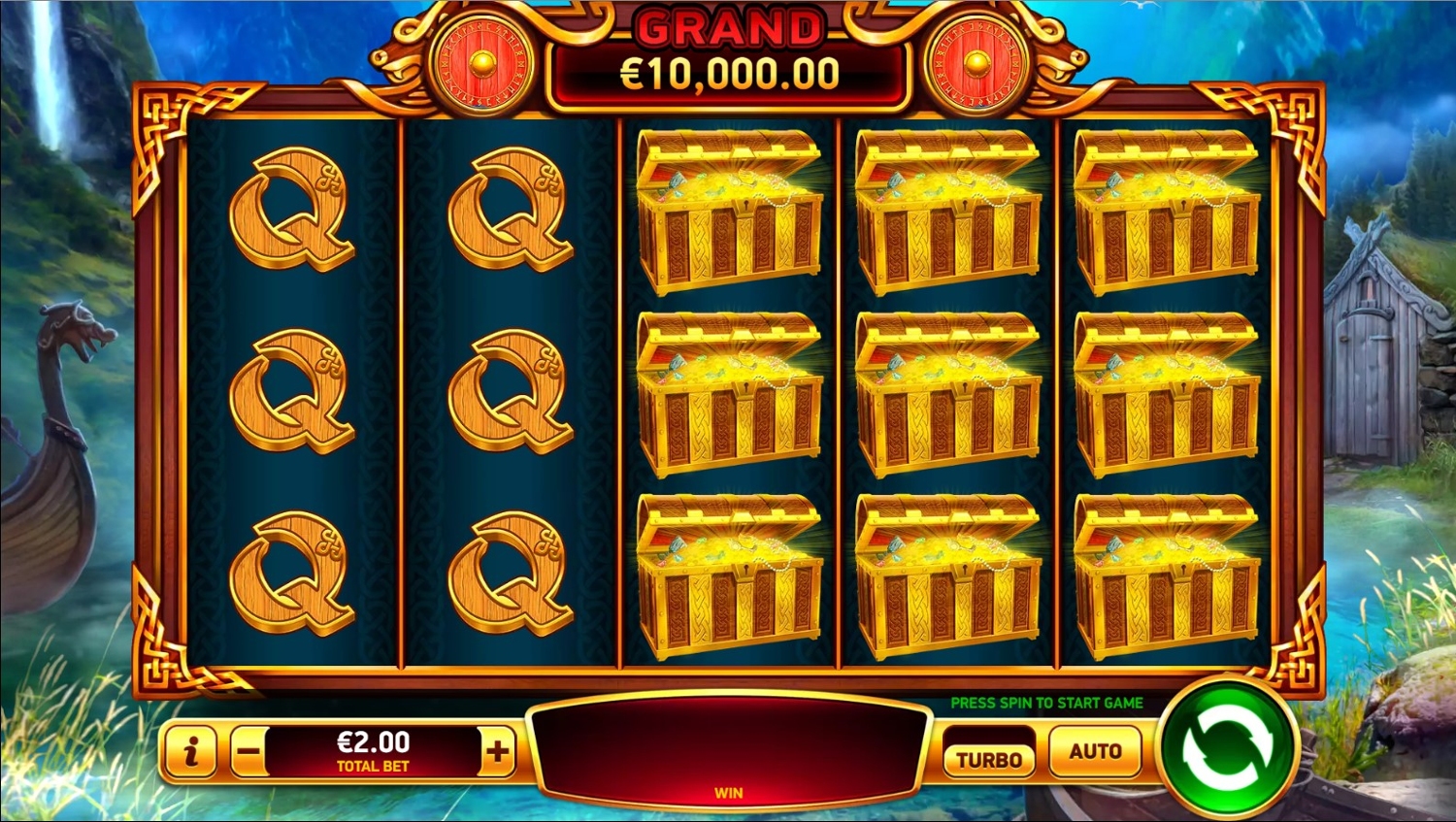Viewport: 1456px width, 822px height.
Task: Decrease total bet with the minus button
Action: click(x=248, y=751)
